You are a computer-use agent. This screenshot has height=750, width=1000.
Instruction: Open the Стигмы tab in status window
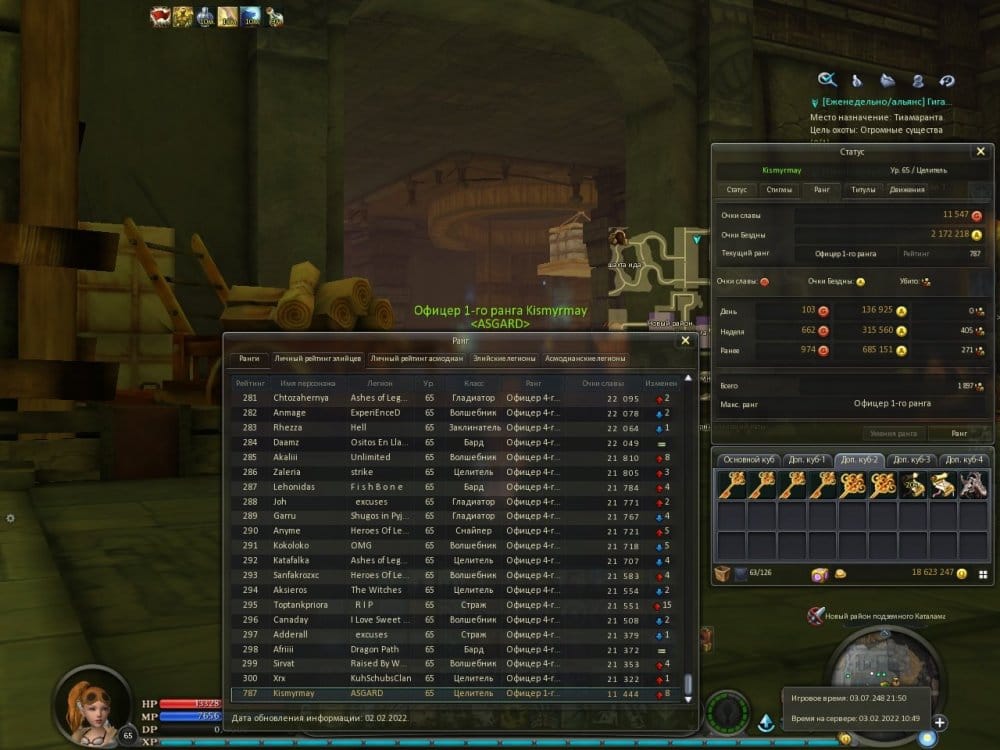tap(778, 189)
